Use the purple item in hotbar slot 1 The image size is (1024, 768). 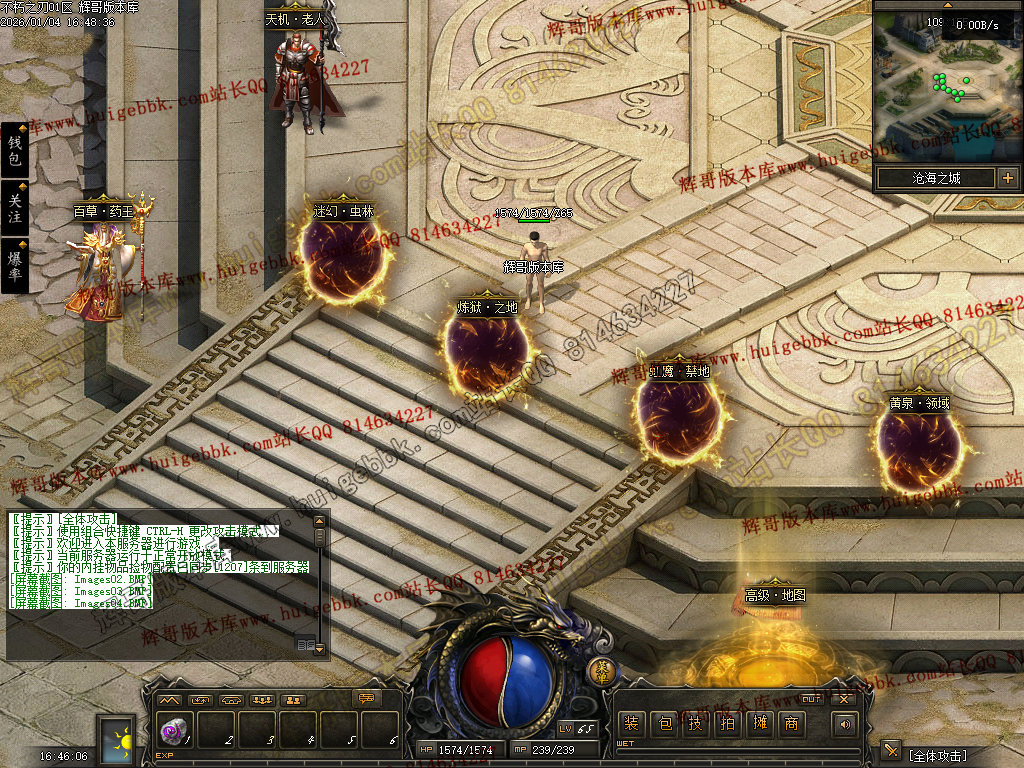[x=172, y=731]
